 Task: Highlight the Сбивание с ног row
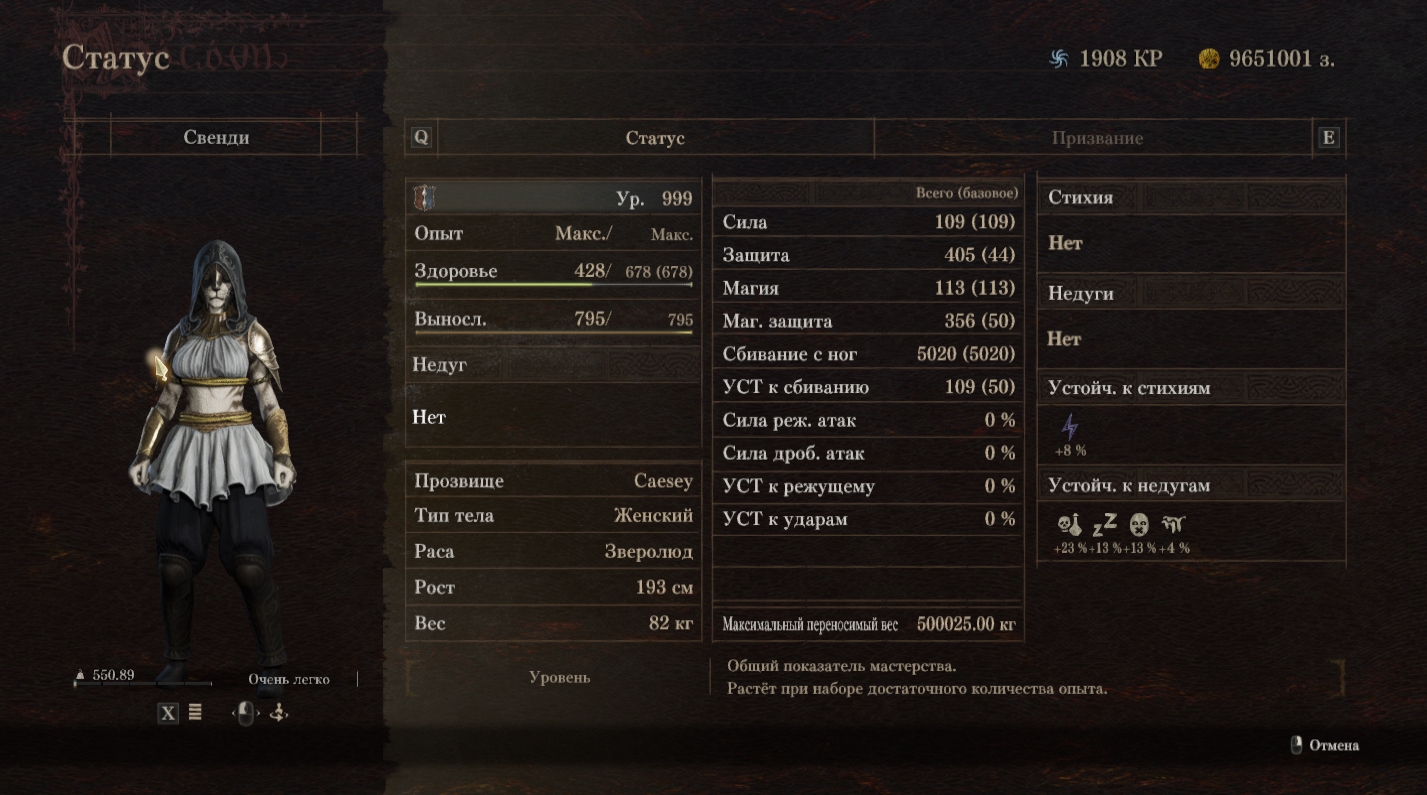(x=868, y=354)
